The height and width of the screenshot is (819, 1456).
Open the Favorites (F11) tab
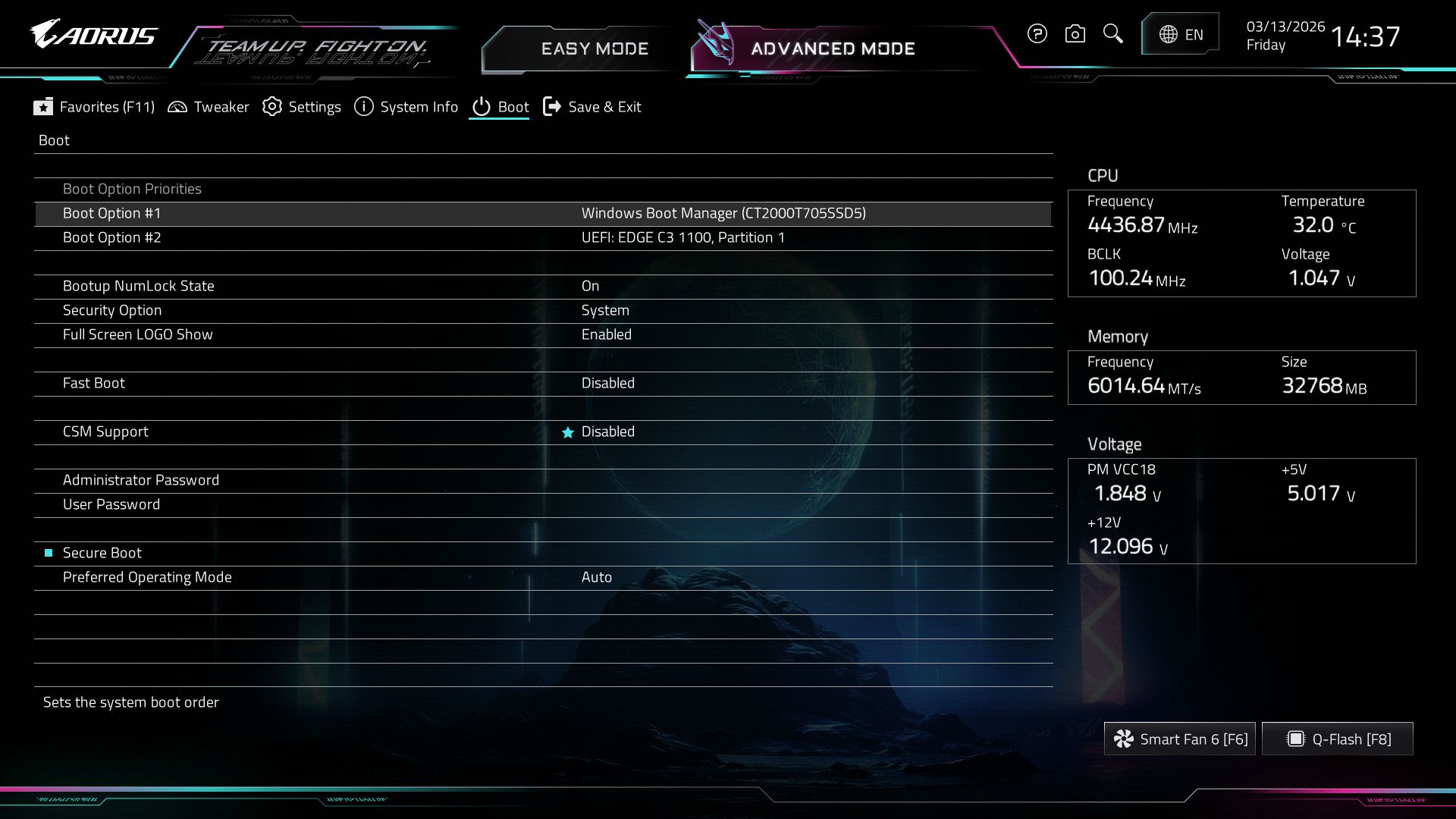pos(94,107)
